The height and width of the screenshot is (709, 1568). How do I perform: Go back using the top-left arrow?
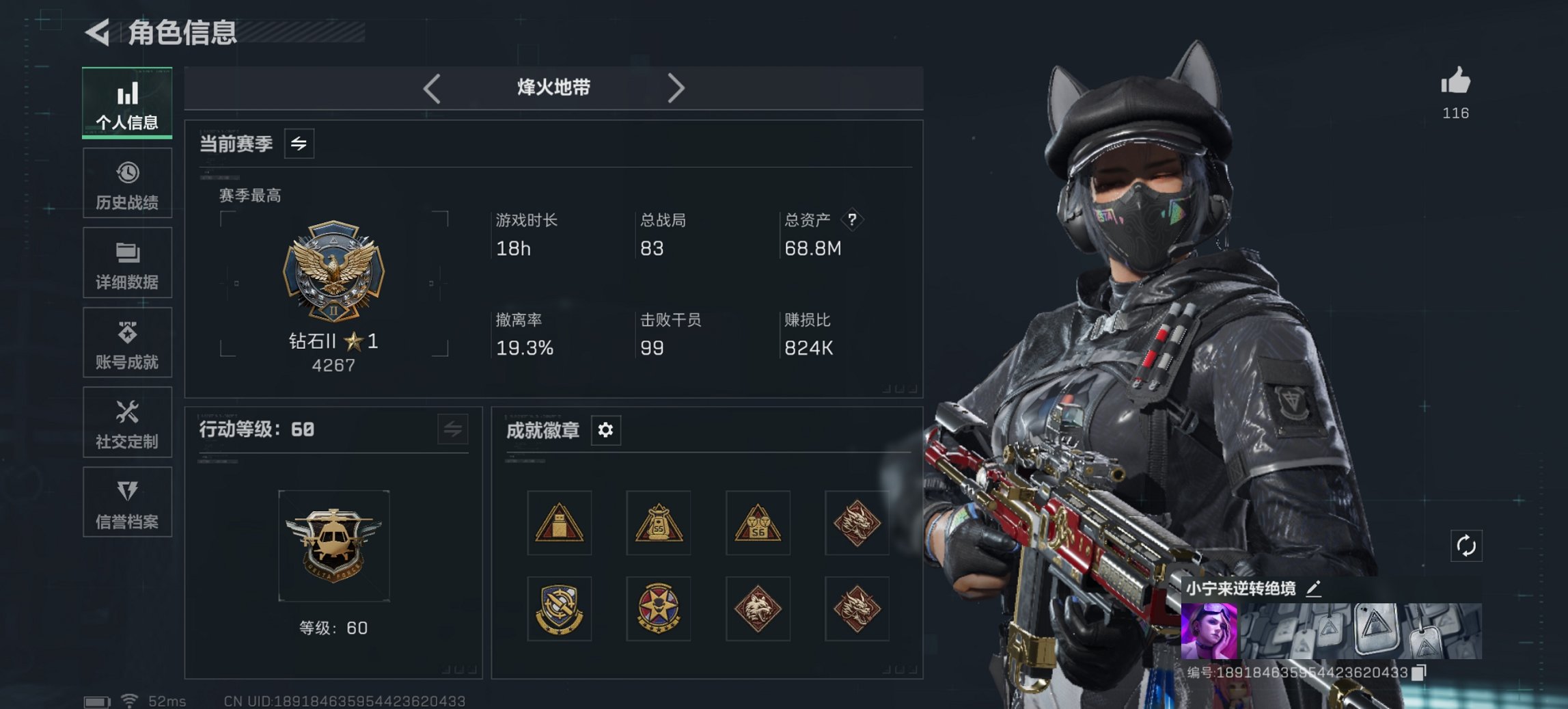98,30
